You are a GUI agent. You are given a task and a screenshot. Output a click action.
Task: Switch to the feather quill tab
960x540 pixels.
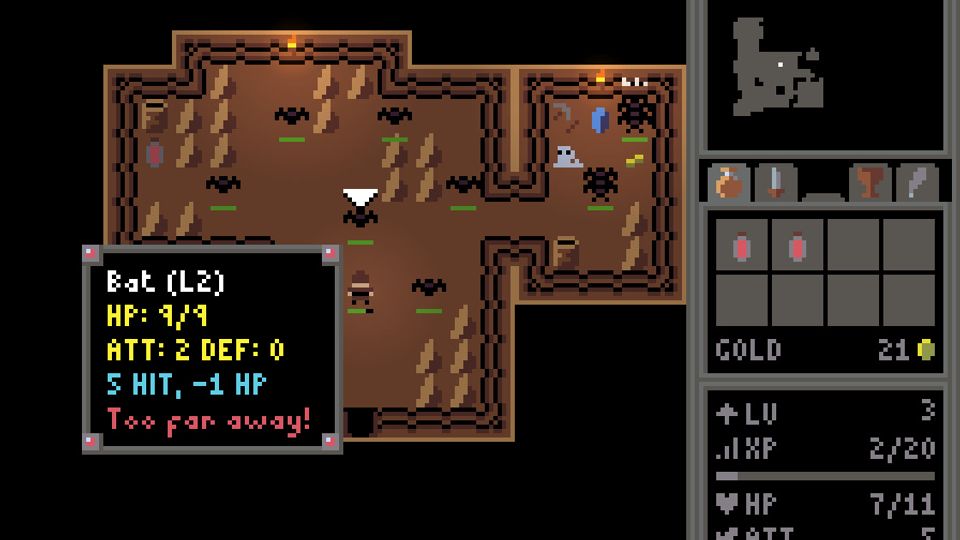point(916,183)
